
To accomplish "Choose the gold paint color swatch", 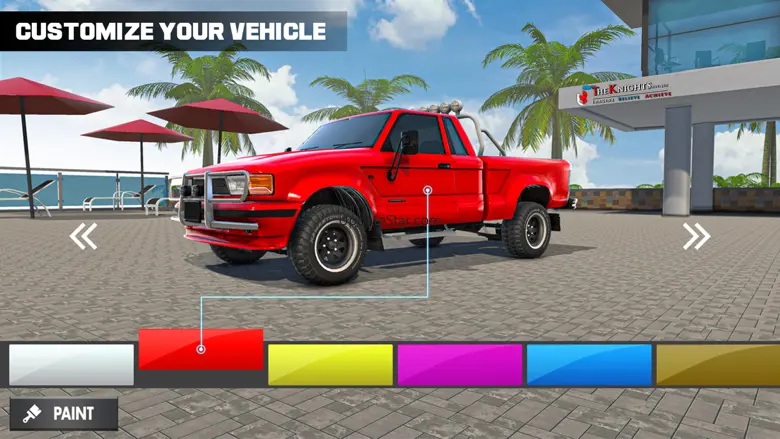I will [x=717, y=365].
